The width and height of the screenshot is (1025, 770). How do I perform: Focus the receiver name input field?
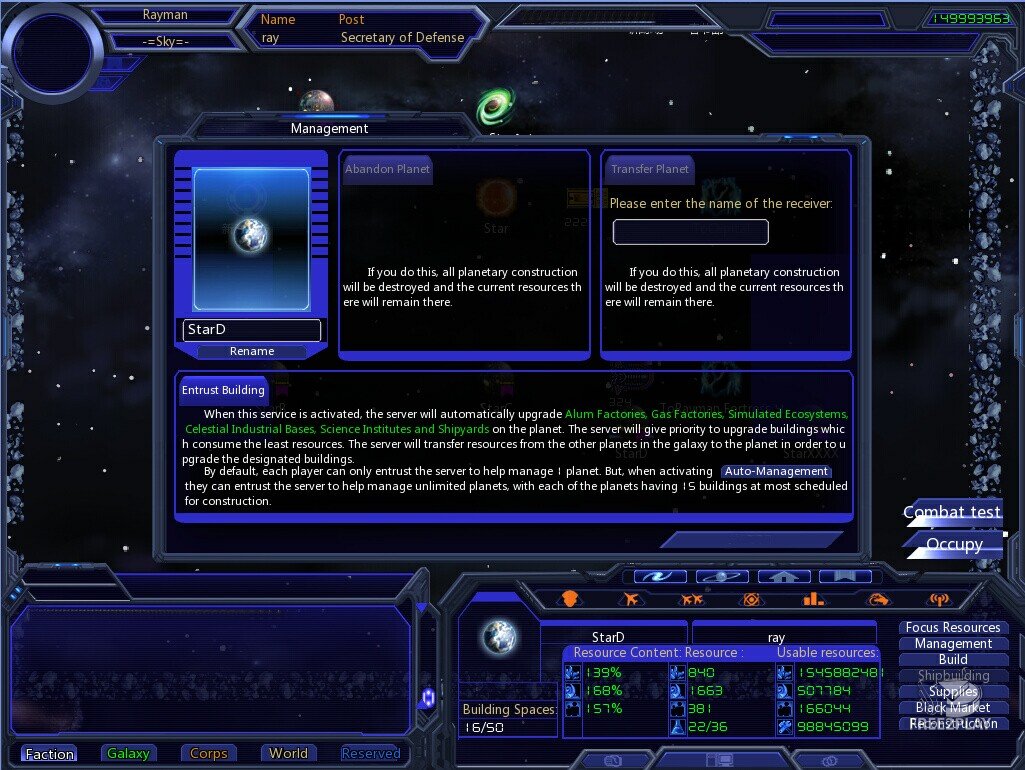pyautogui.click(x=690, y=232)
